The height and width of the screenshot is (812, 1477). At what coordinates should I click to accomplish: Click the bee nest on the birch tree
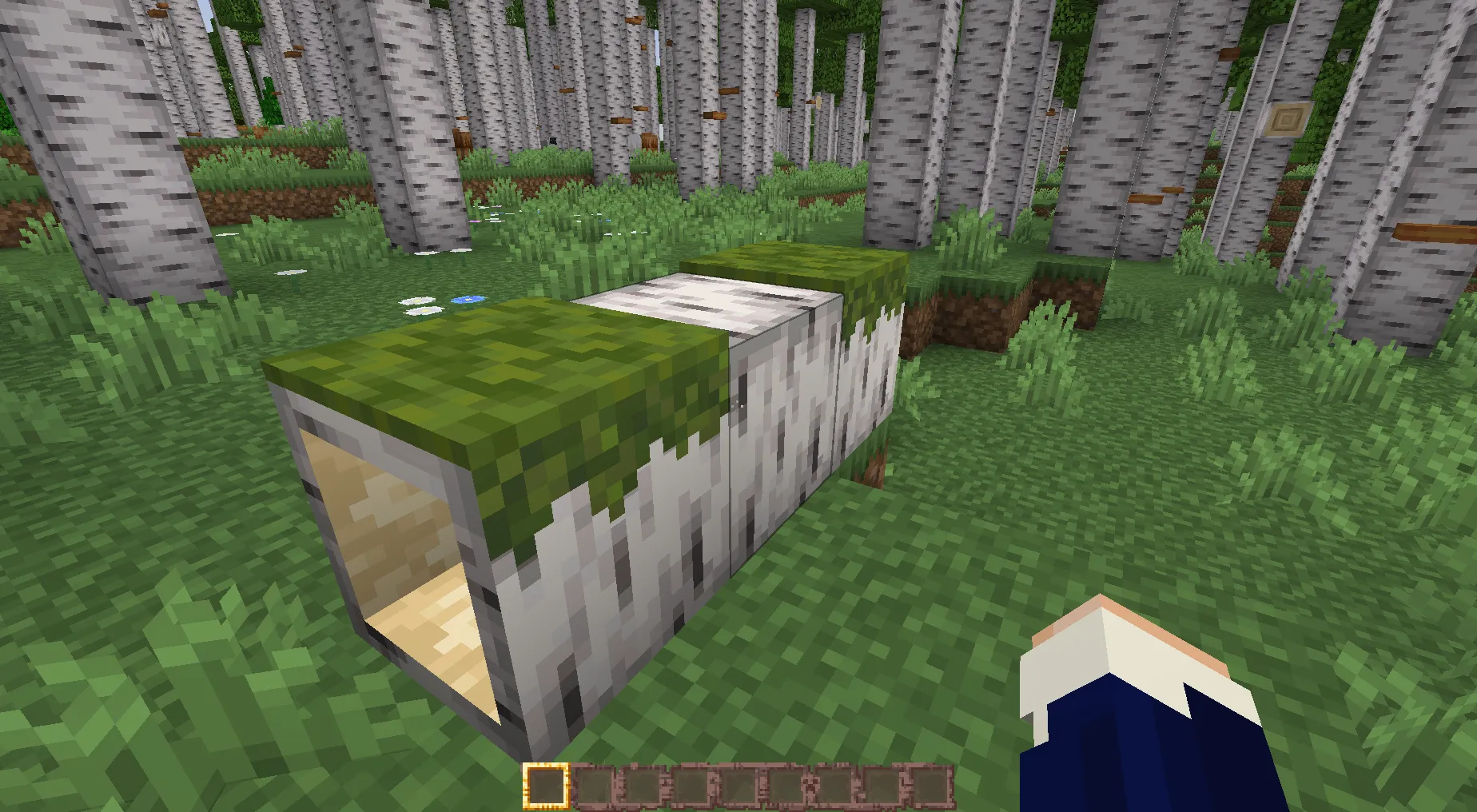pyautogui.click(x=1284, y=118)
